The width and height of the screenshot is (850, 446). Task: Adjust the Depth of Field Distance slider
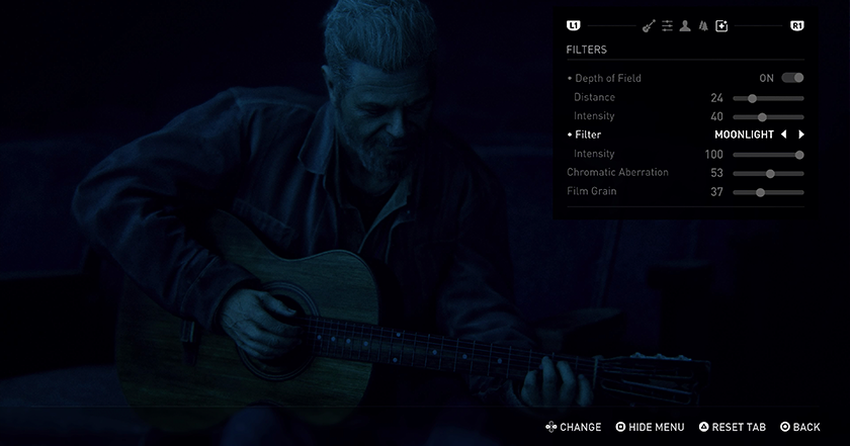point(752,98)
